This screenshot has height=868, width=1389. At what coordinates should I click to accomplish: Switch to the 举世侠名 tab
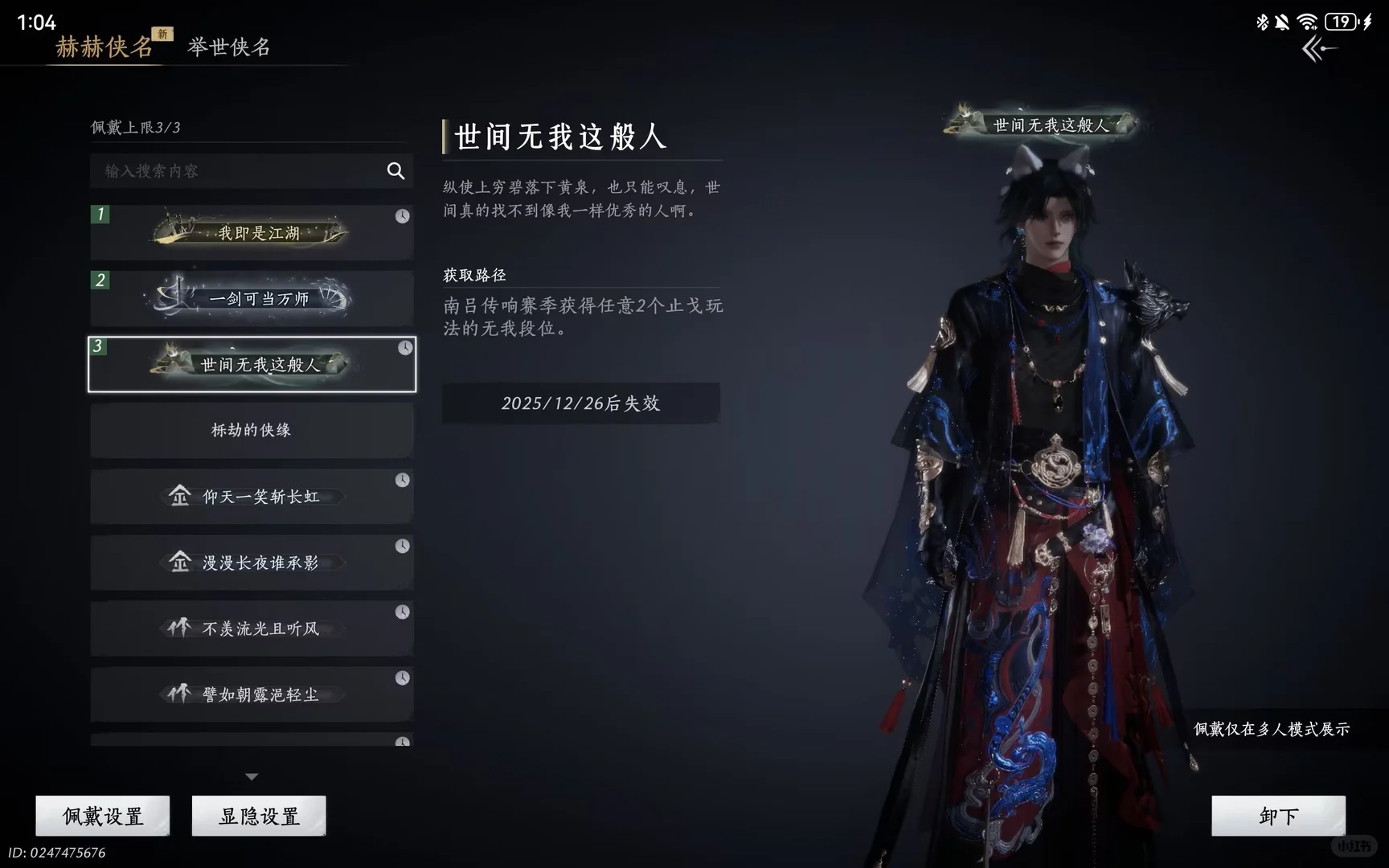229,47
